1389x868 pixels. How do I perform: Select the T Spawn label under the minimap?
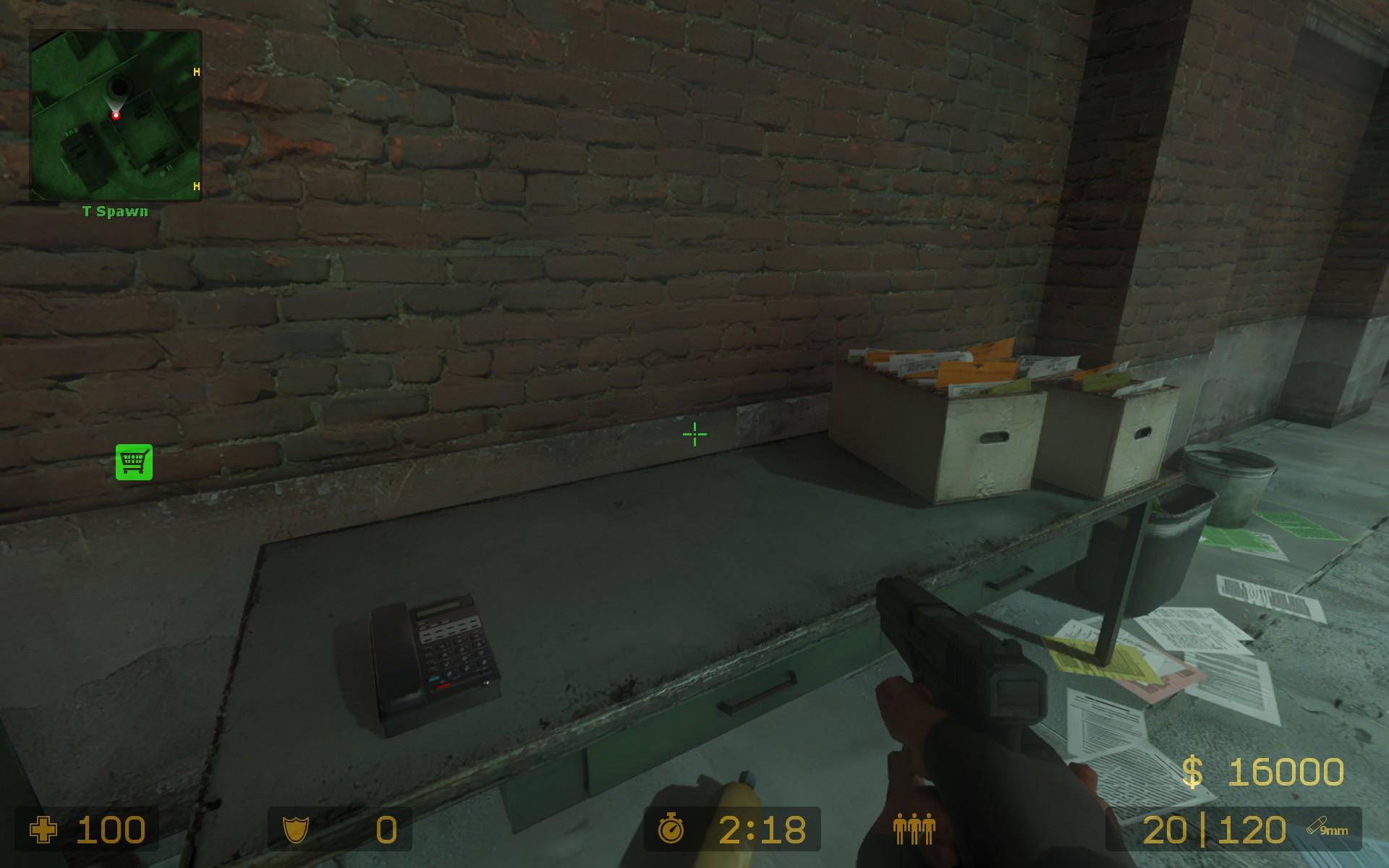click(114, 212)
